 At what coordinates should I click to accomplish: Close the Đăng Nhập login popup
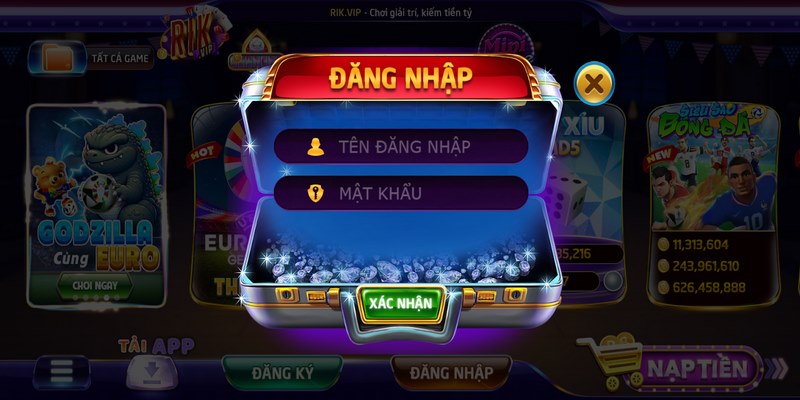594,83
